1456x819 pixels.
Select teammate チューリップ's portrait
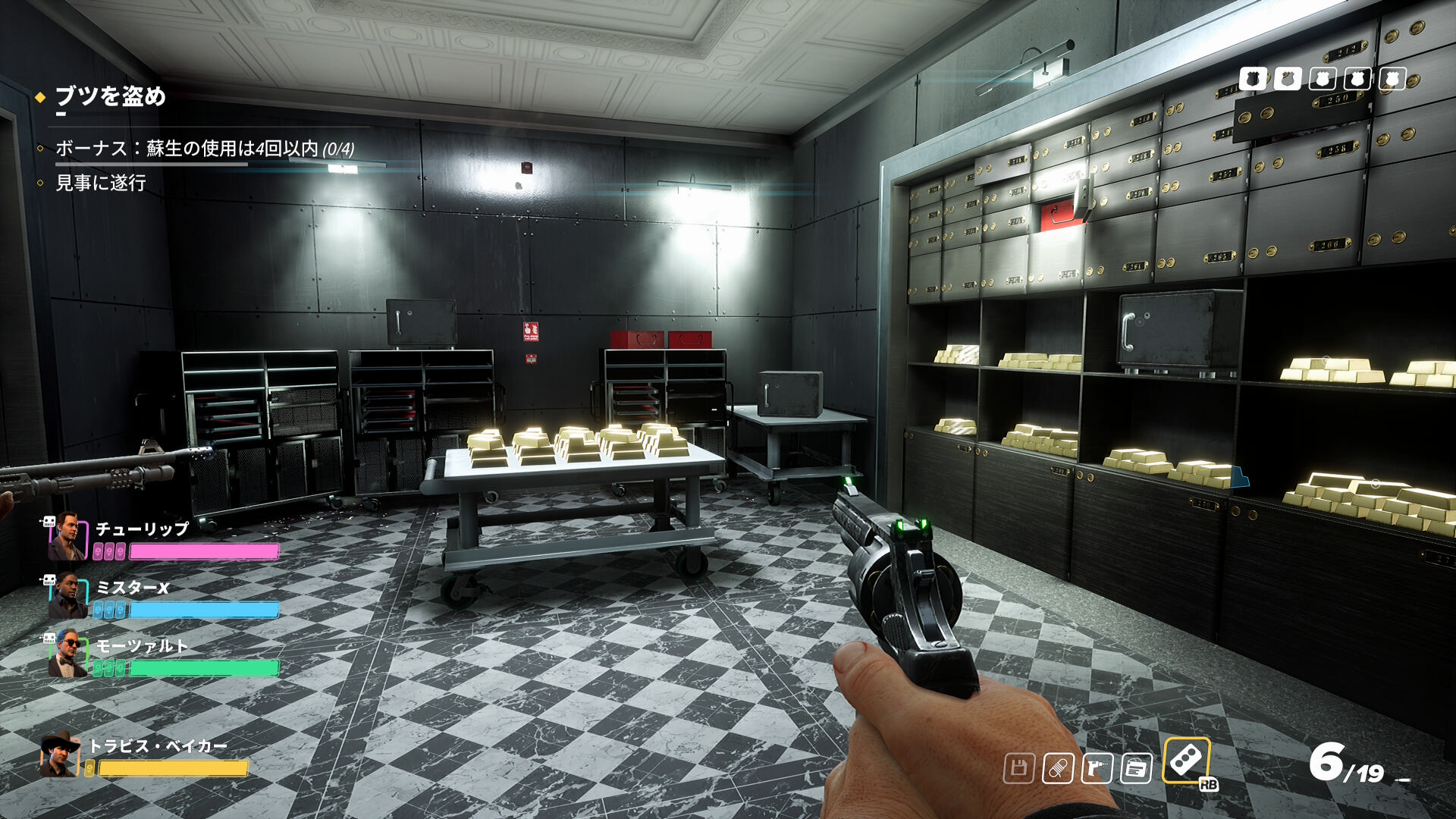point(67,537)
